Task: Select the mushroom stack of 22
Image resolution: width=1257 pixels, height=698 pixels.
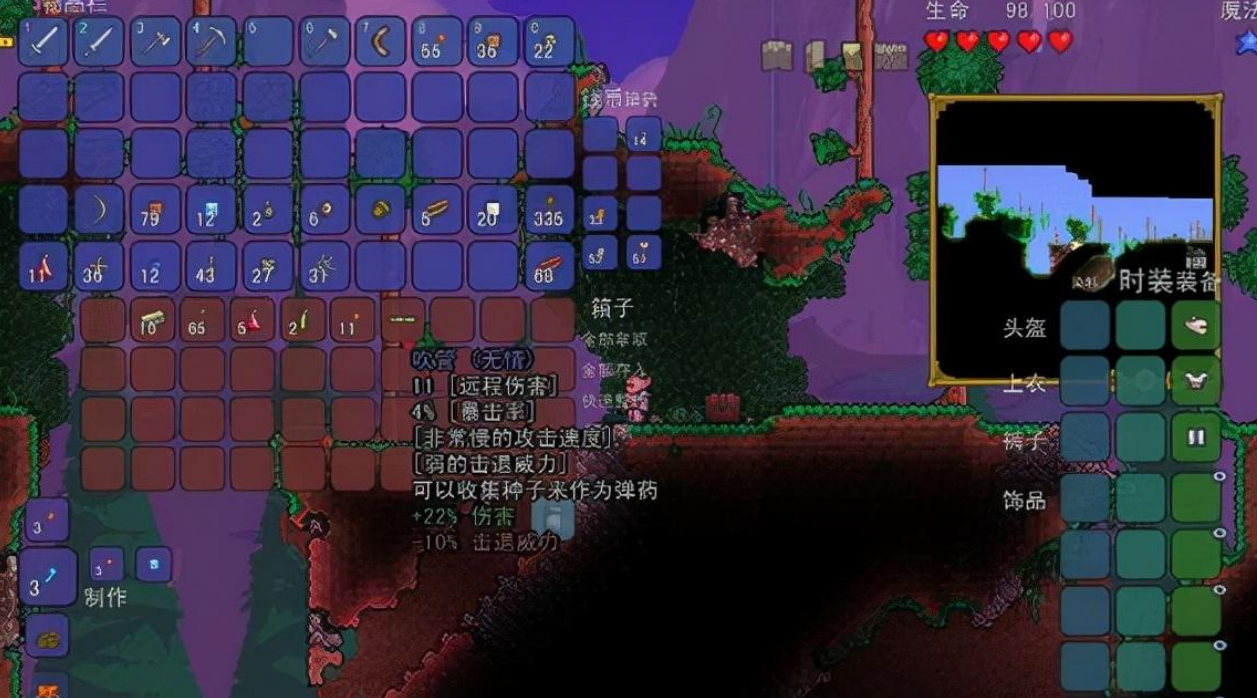Action: pos(549,42)
